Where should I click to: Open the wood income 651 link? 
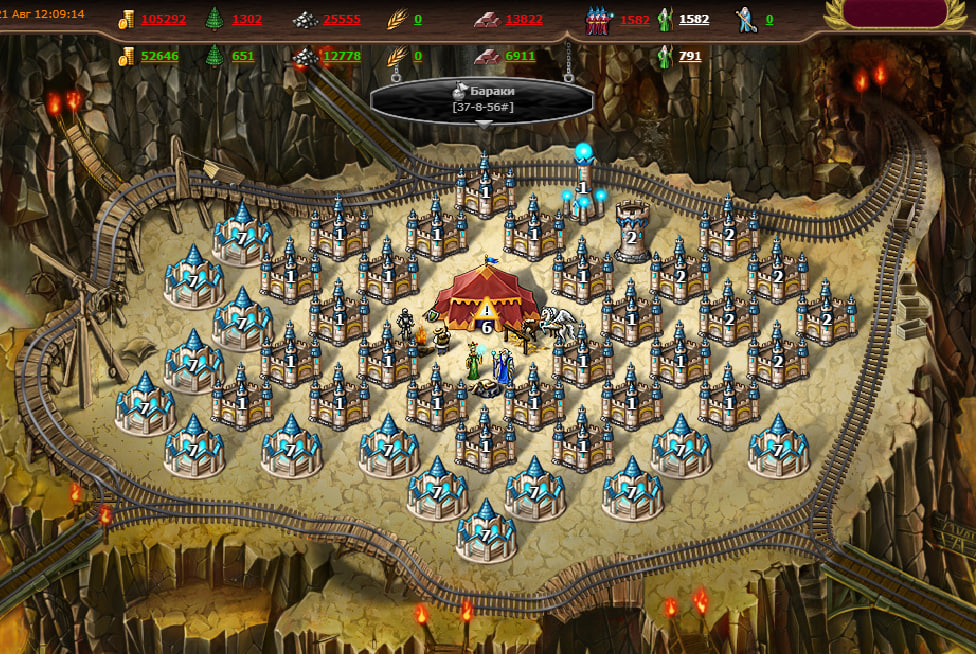[x=243, y=56]
